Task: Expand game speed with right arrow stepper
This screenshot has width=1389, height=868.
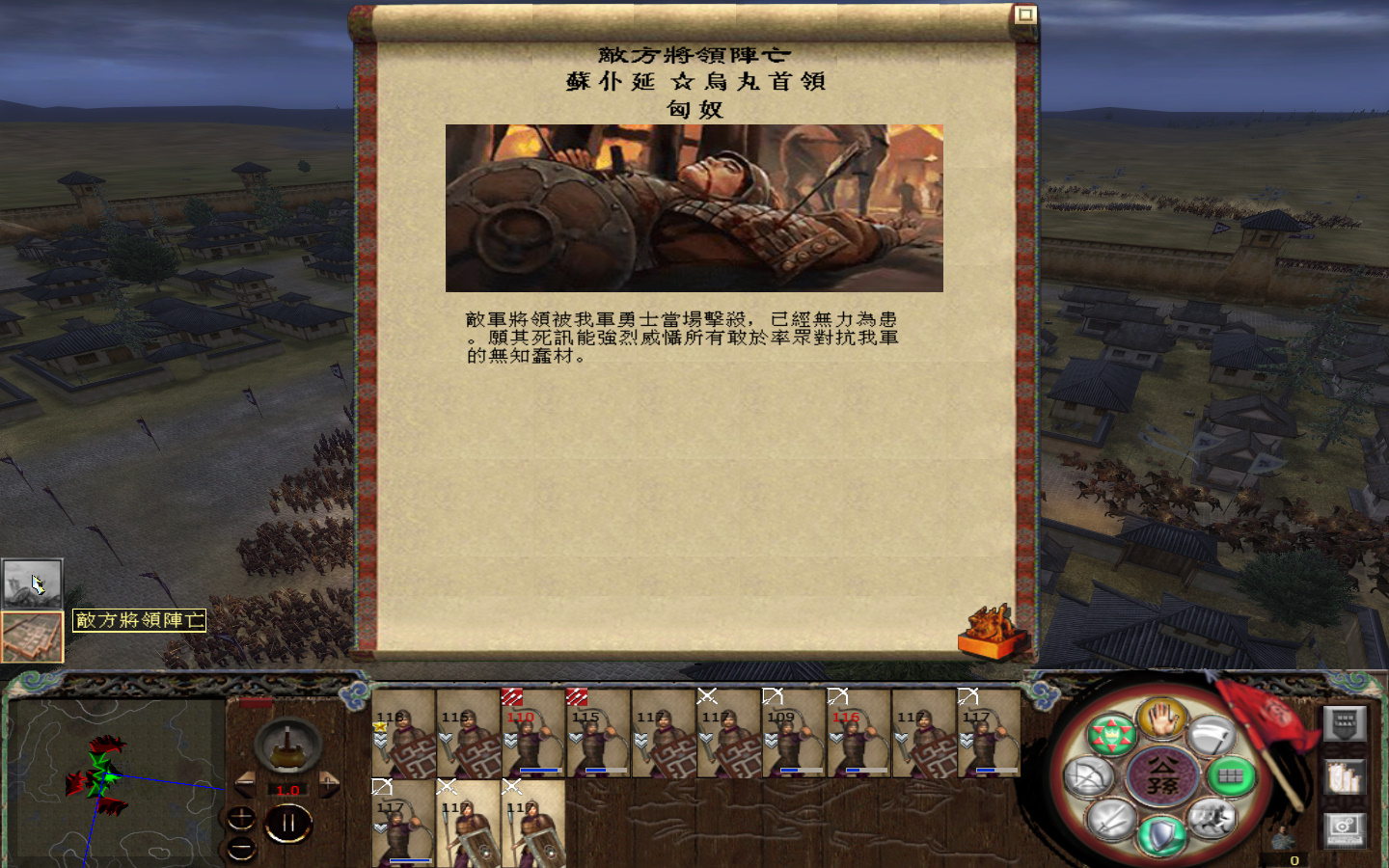Action: coord(329,783)
